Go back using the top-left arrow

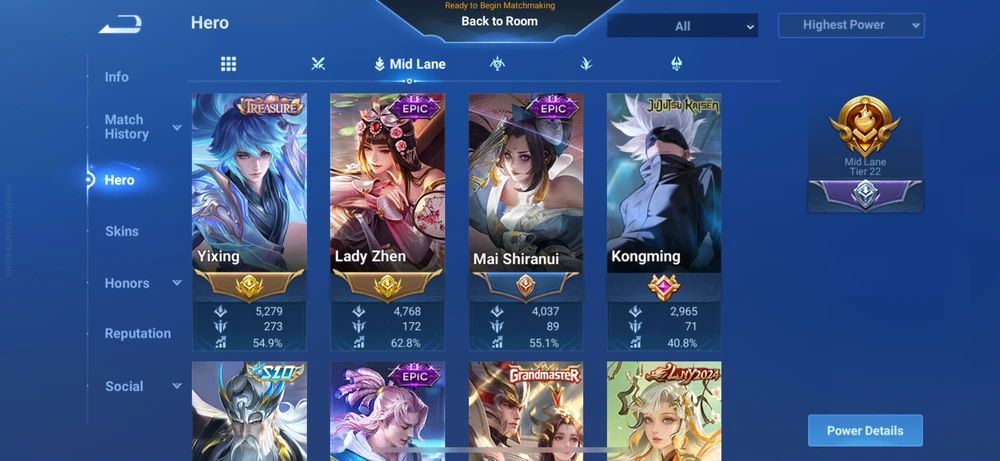[119, 25]
